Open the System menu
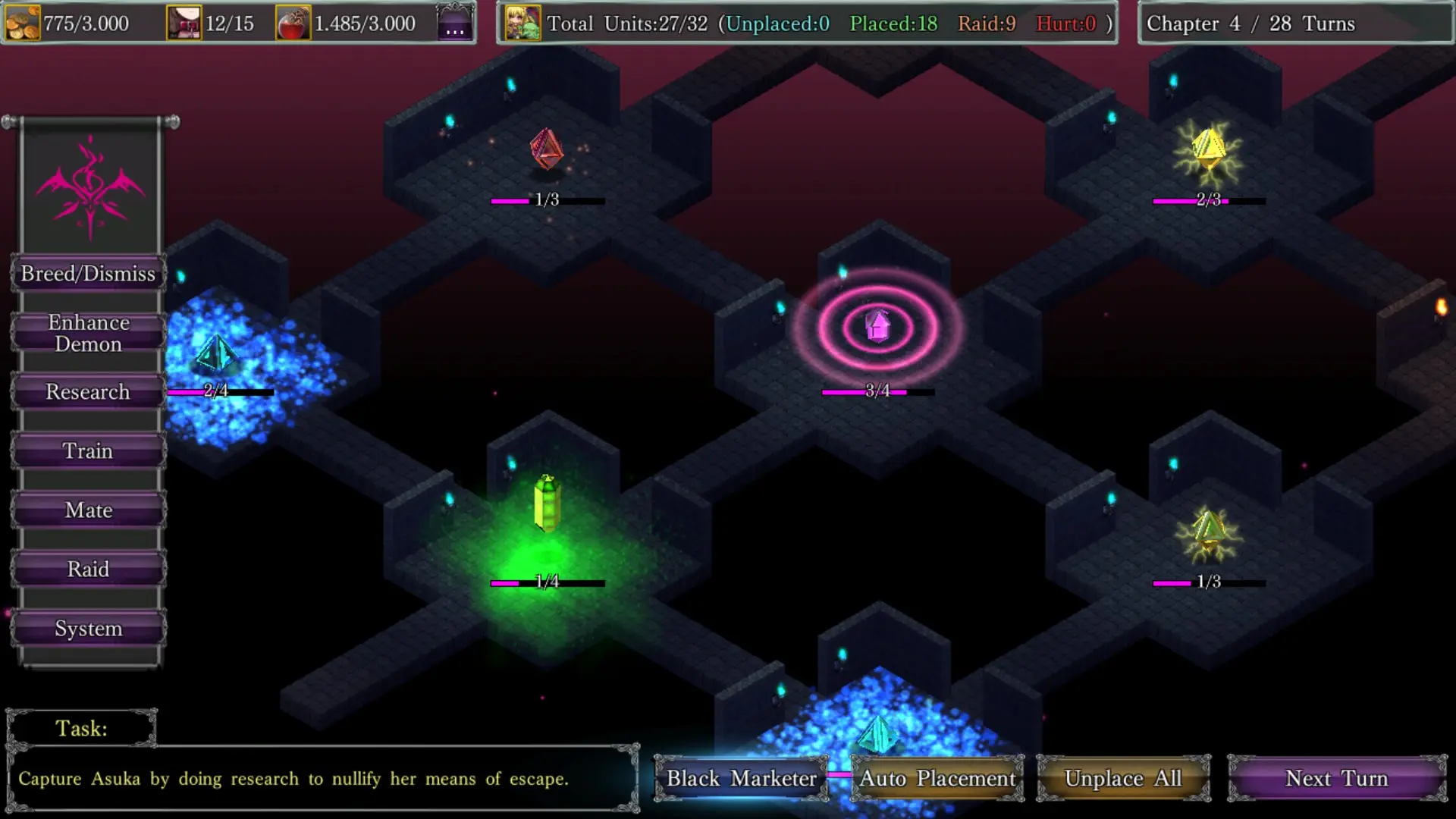The width and height of the screenshot is (1456, 819). [88, 629]
